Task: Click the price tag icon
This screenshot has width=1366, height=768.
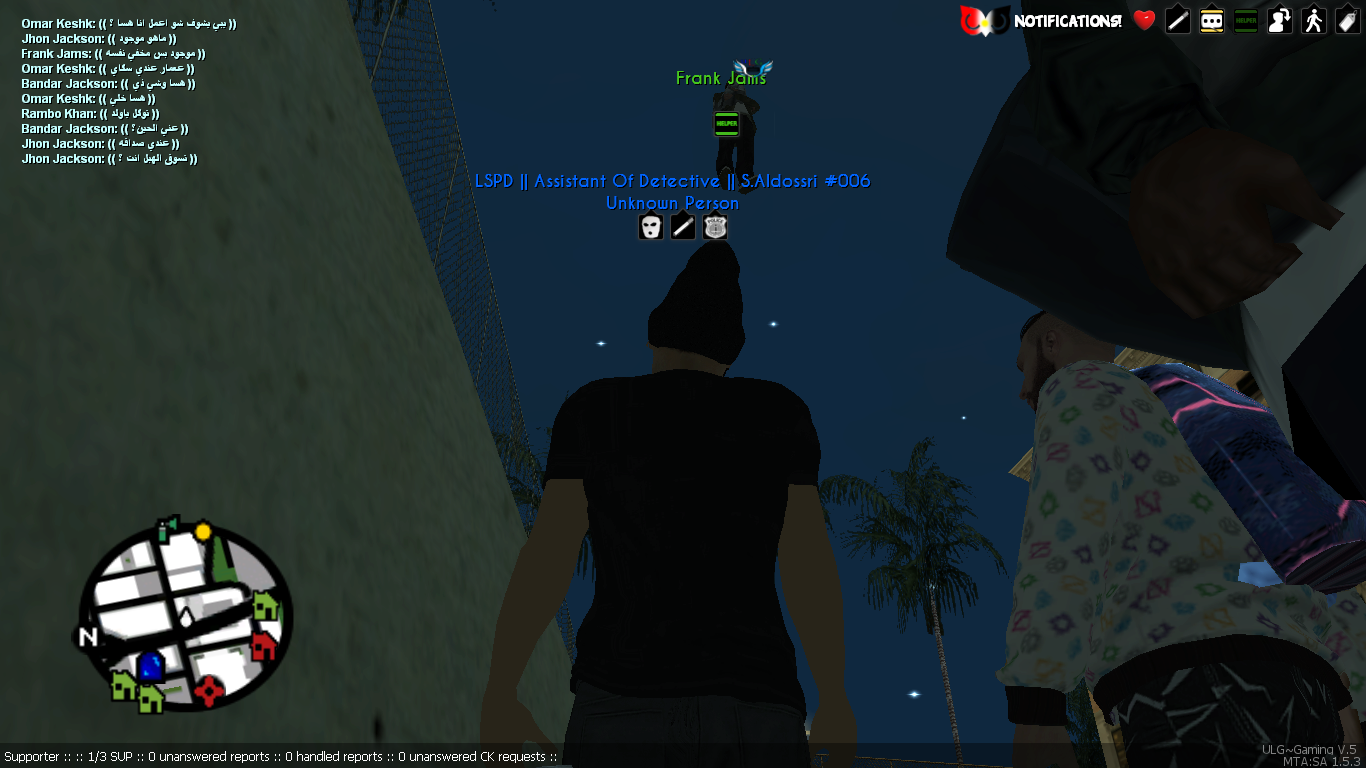Action: pyautogui.click(x=1348, y=20)
